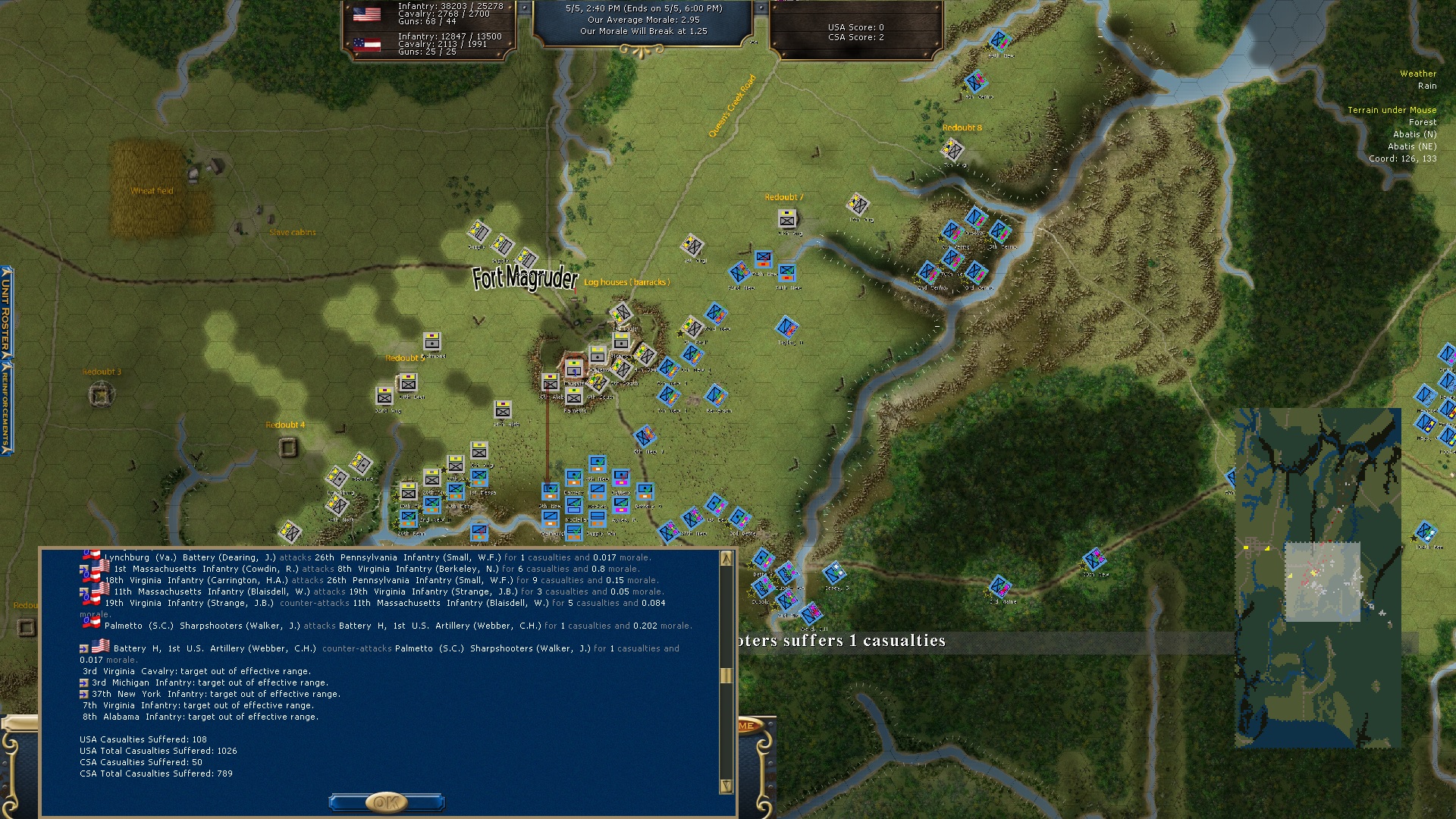Click the combat log scroll-up arrow
1456x819 pixels.
(x=726, y=559)
